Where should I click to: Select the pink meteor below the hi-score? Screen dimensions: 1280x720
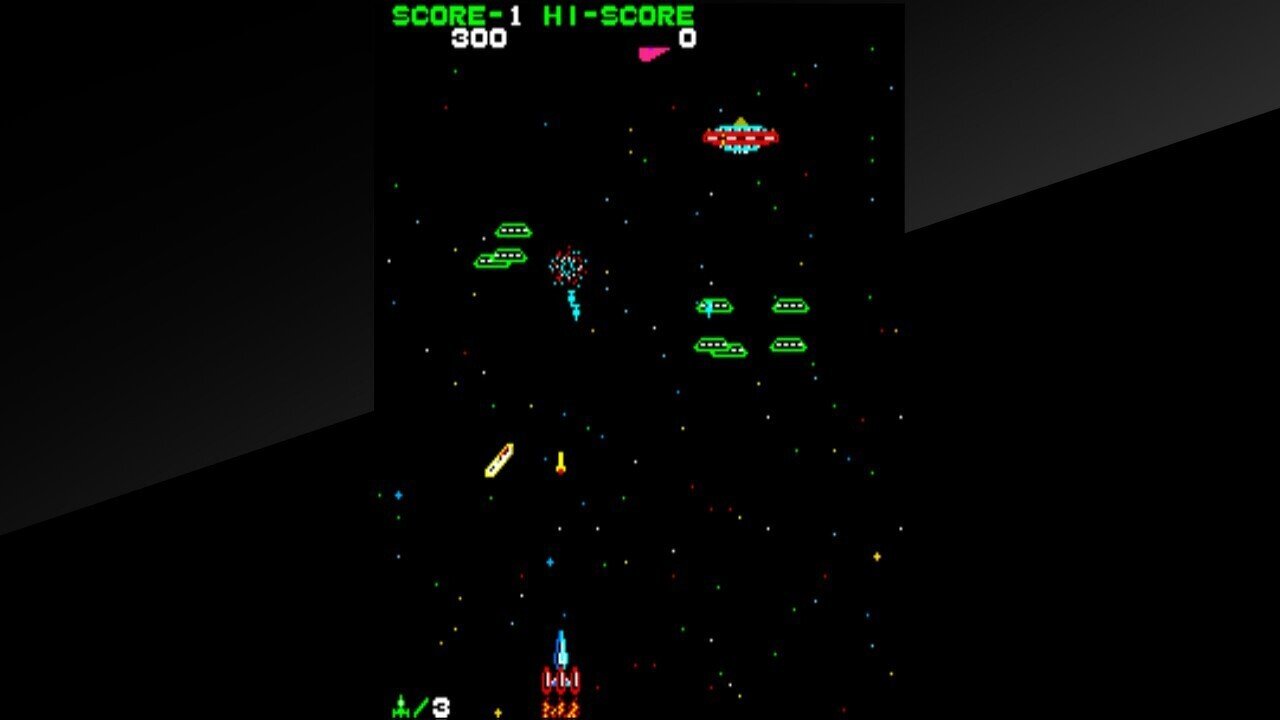click(650, 55)
